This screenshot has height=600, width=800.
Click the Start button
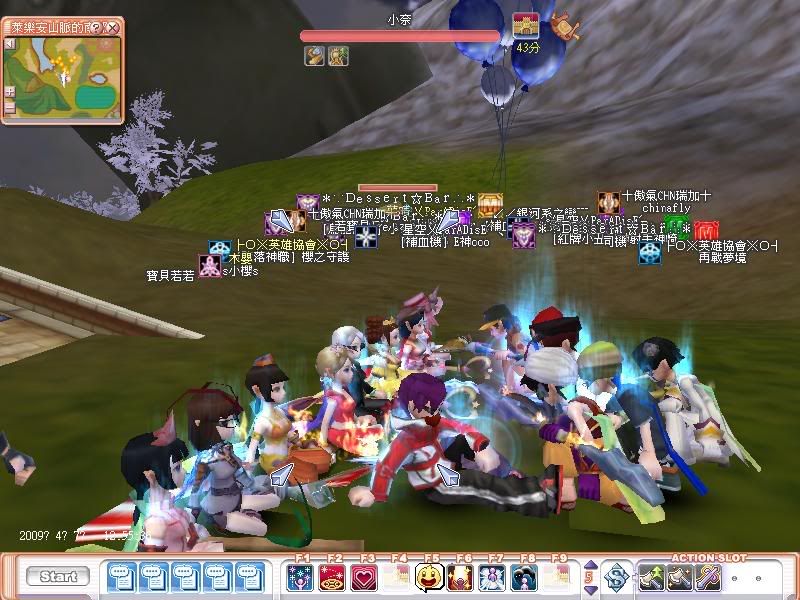coord(58,577)
